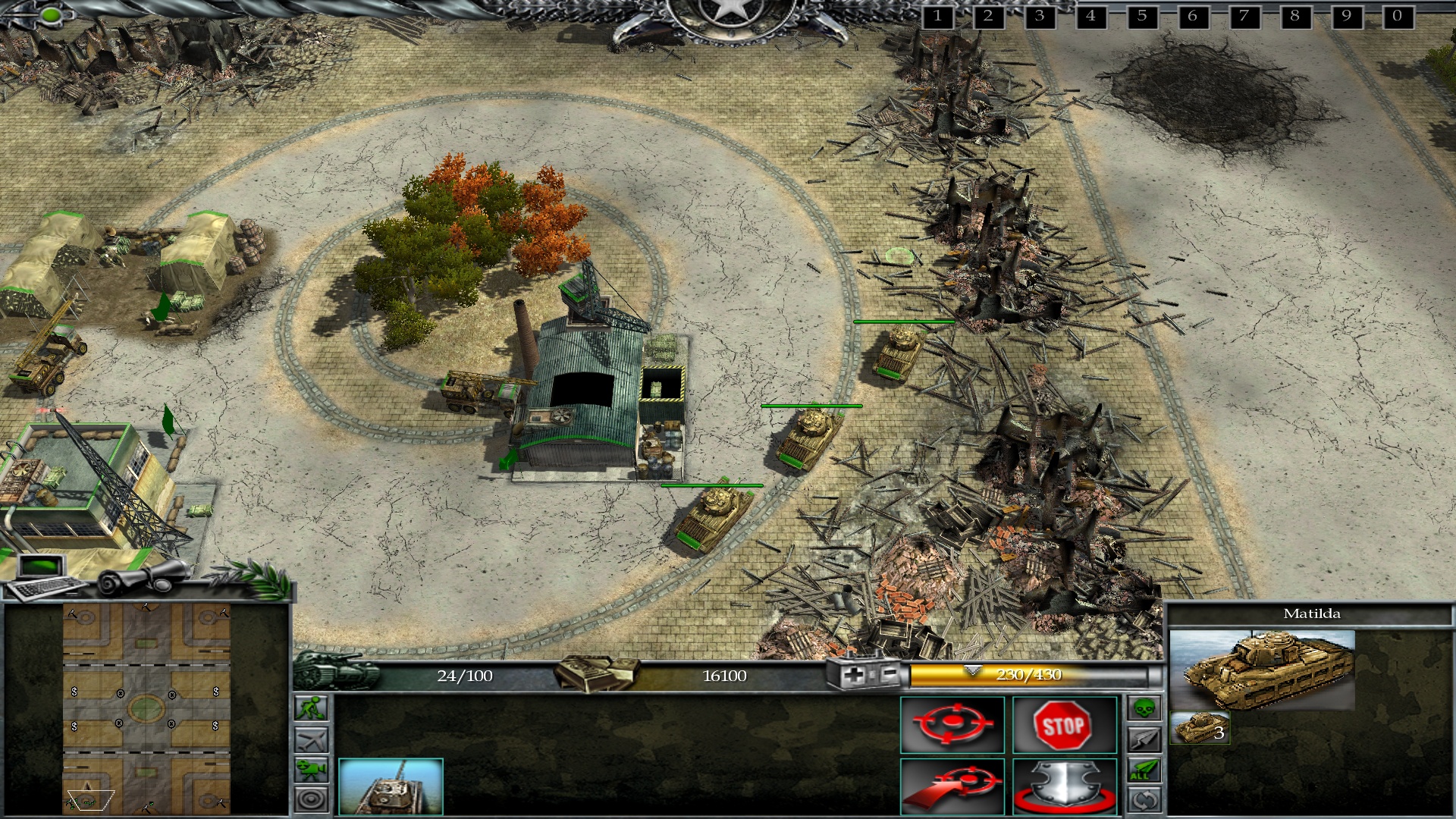Click the red STOP command button
Image resolution: width=1456 pixels, height=819 pixels.
[x=1064, y=726]
